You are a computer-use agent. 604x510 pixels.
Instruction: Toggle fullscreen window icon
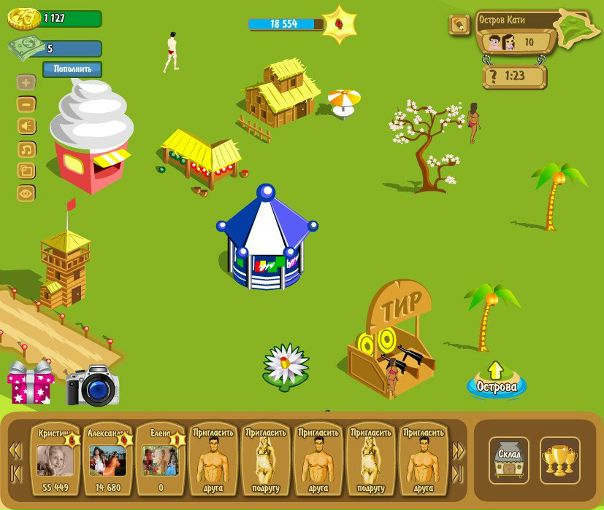[x=26, y=171]
